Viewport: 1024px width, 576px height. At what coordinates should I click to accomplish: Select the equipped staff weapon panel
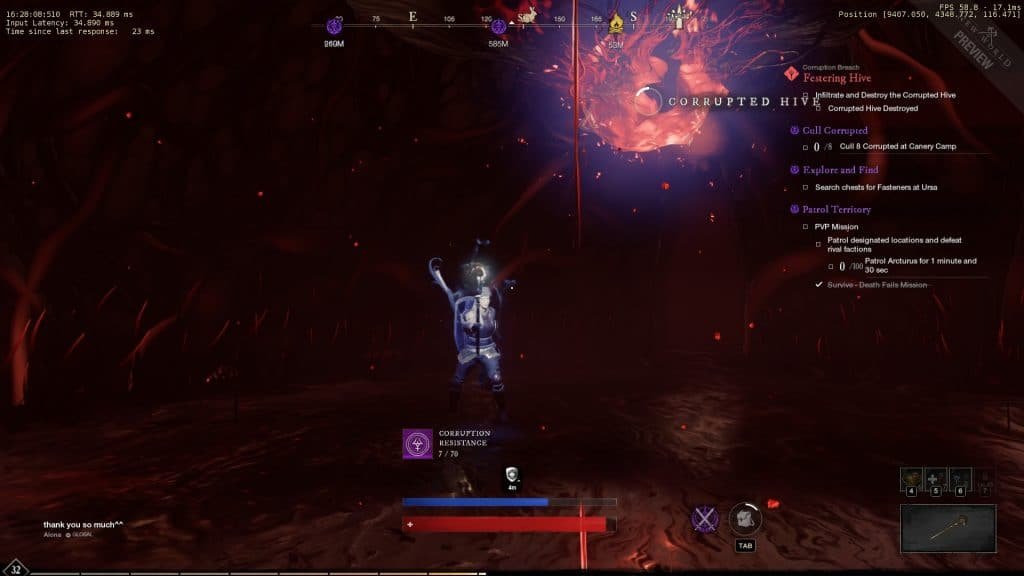(948, 528)
